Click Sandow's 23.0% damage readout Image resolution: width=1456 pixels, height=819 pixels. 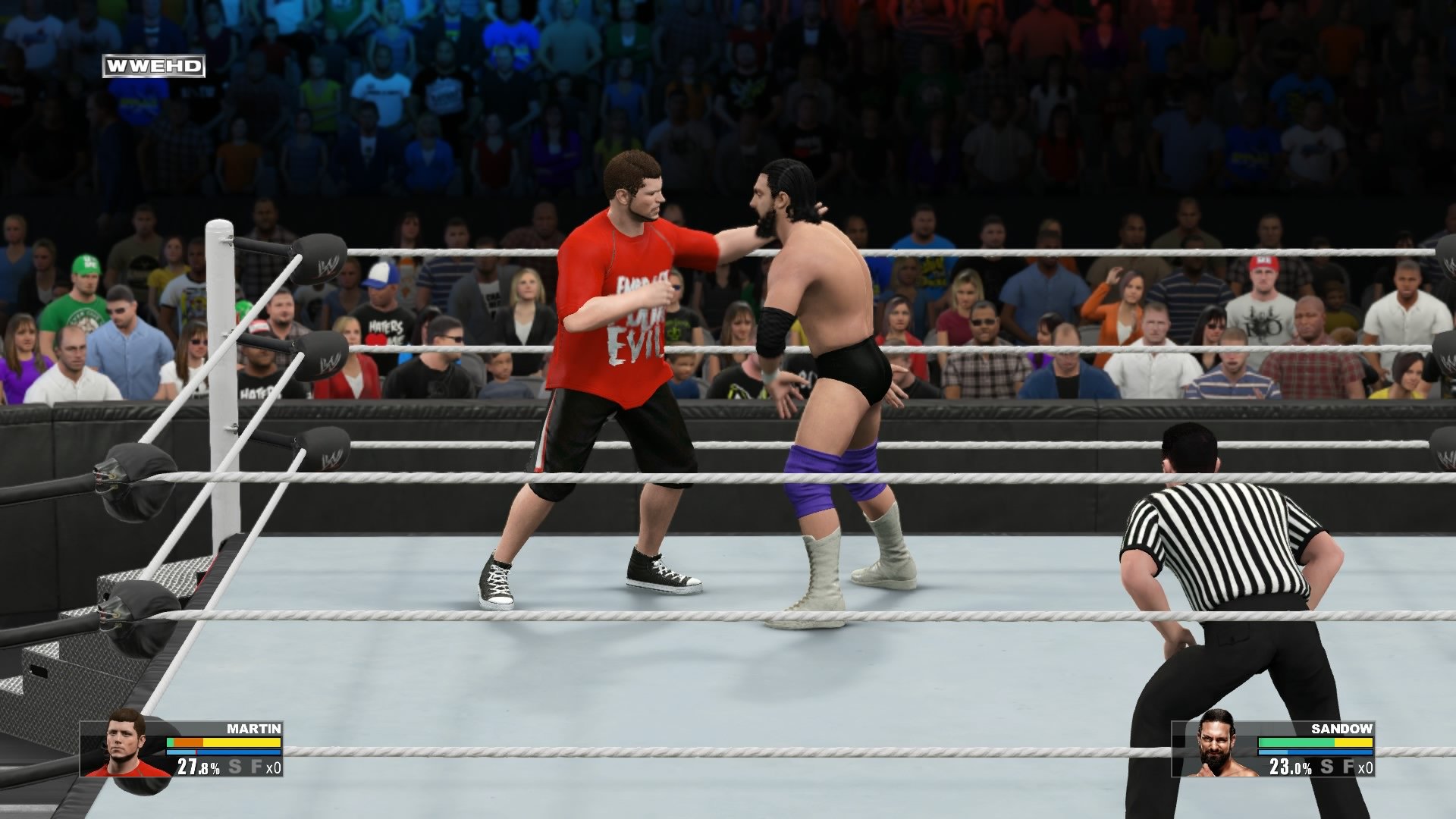[1289, 767]
